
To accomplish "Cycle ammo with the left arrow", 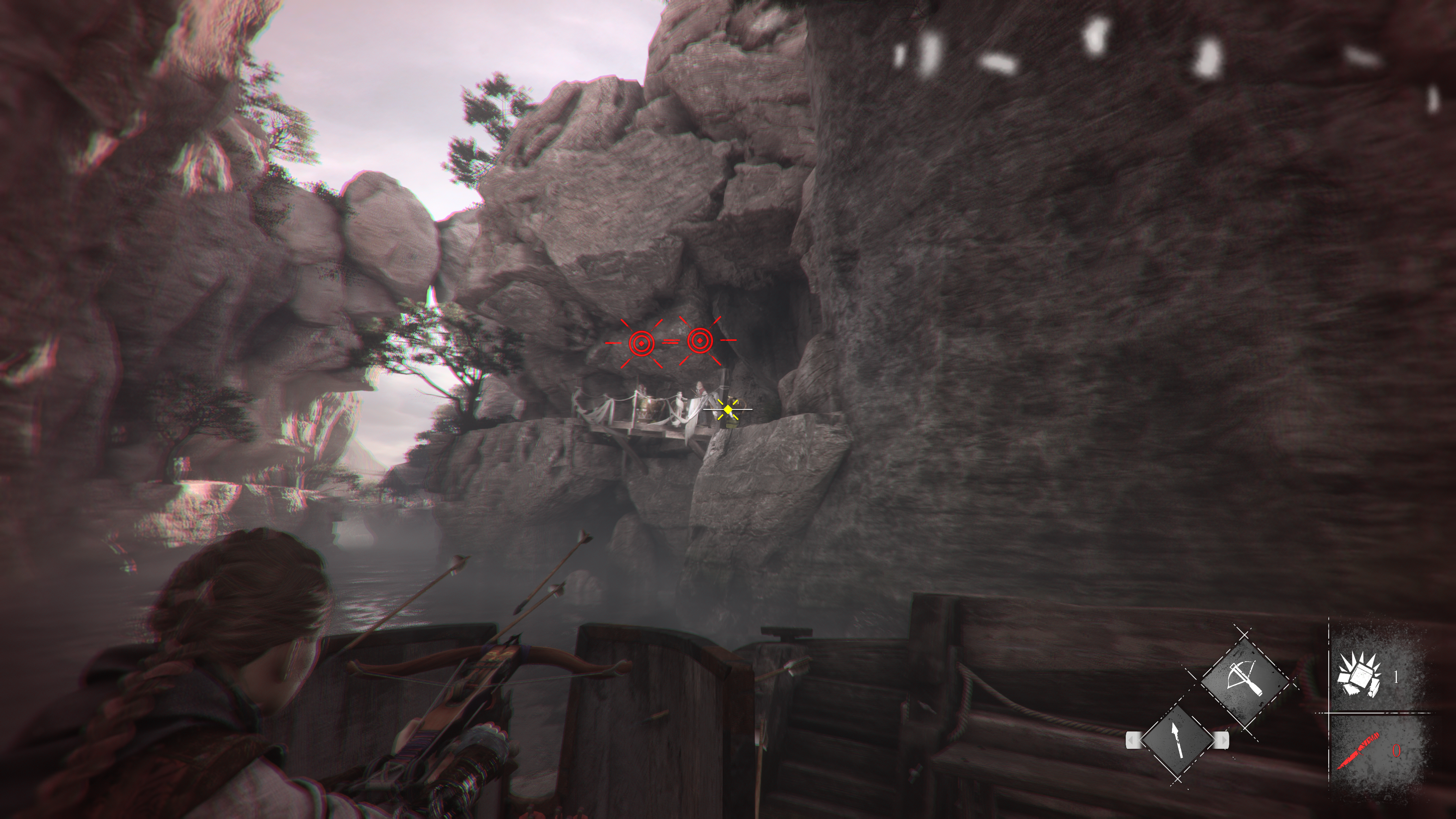I will pyautogui.click(x=1132, y=739).
